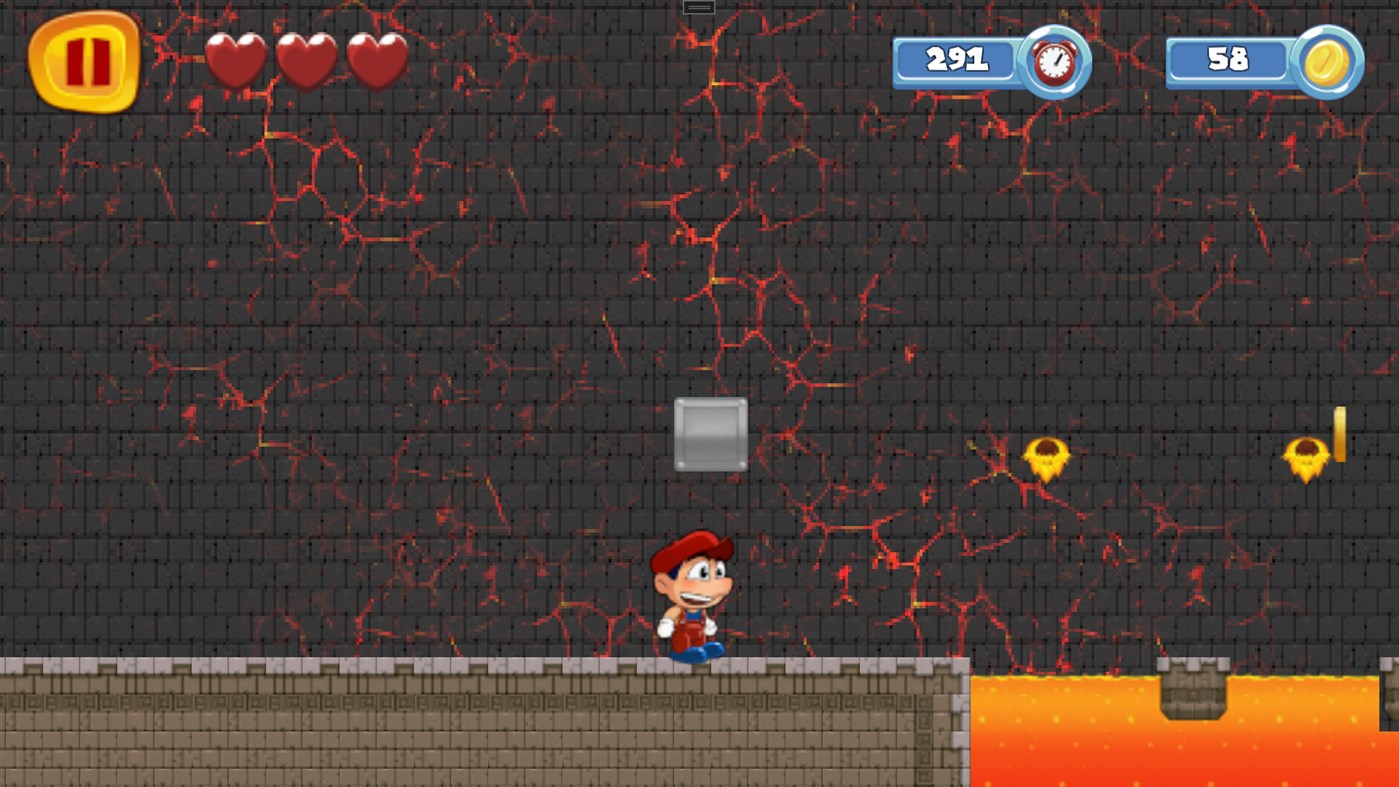Click the stone pillar submerged in lava
Image resolution: width=1399 pixels, height=787 pixels.
pyautogui.click(x=1191, y=690)
